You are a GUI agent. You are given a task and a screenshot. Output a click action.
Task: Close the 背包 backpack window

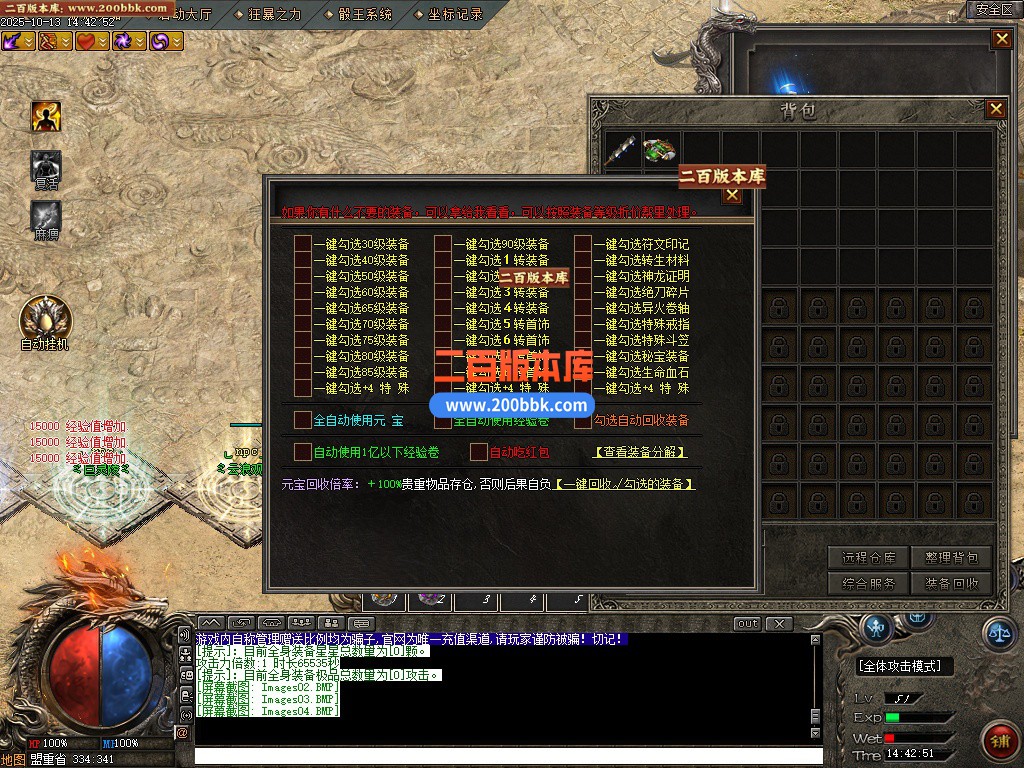995,109
